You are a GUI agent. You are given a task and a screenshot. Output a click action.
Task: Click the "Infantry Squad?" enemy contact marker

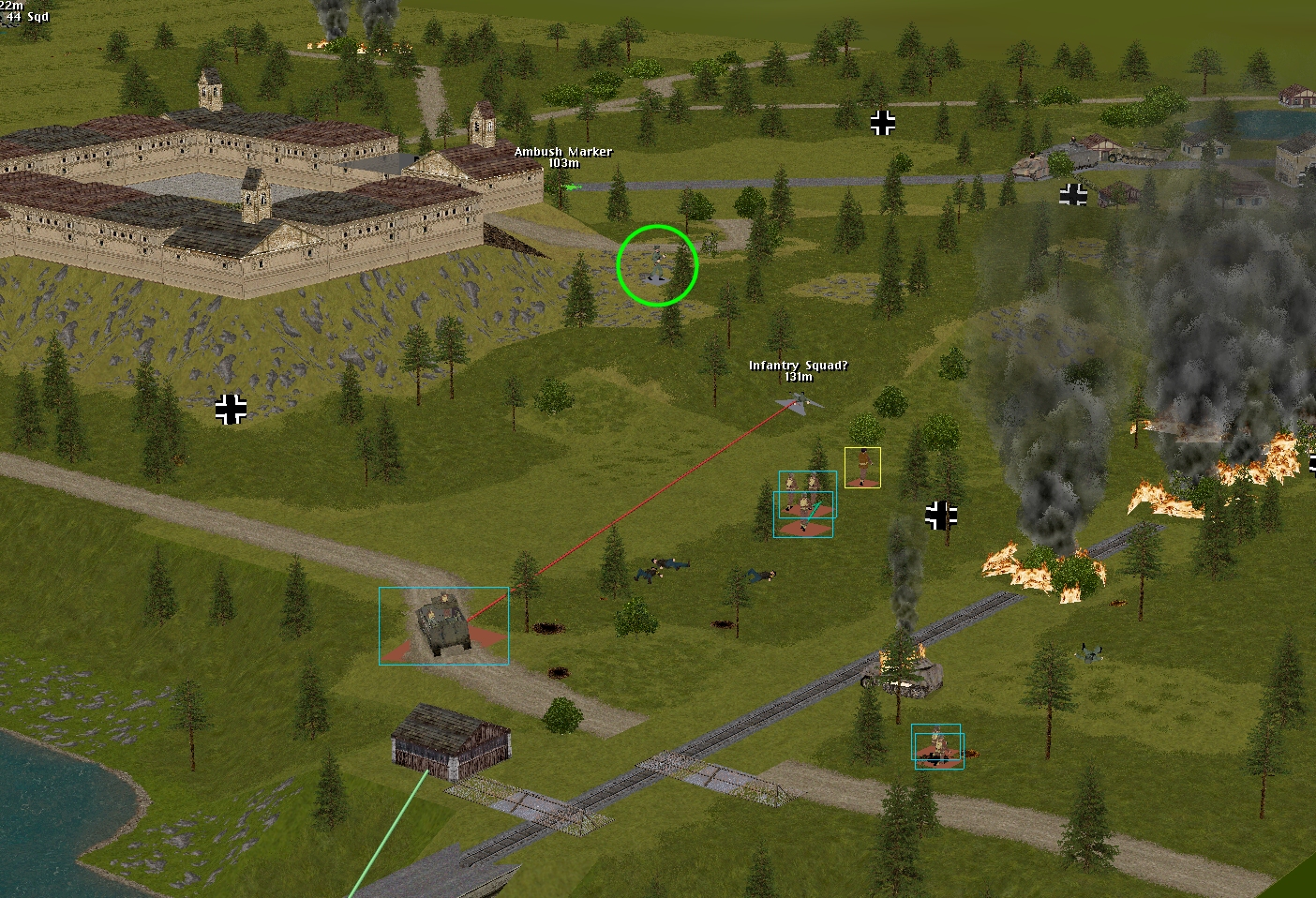pos(799,402)
